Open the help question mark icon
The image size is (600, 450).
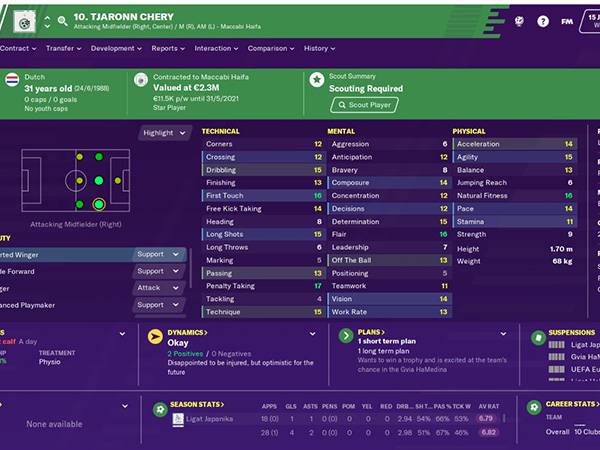541,19
